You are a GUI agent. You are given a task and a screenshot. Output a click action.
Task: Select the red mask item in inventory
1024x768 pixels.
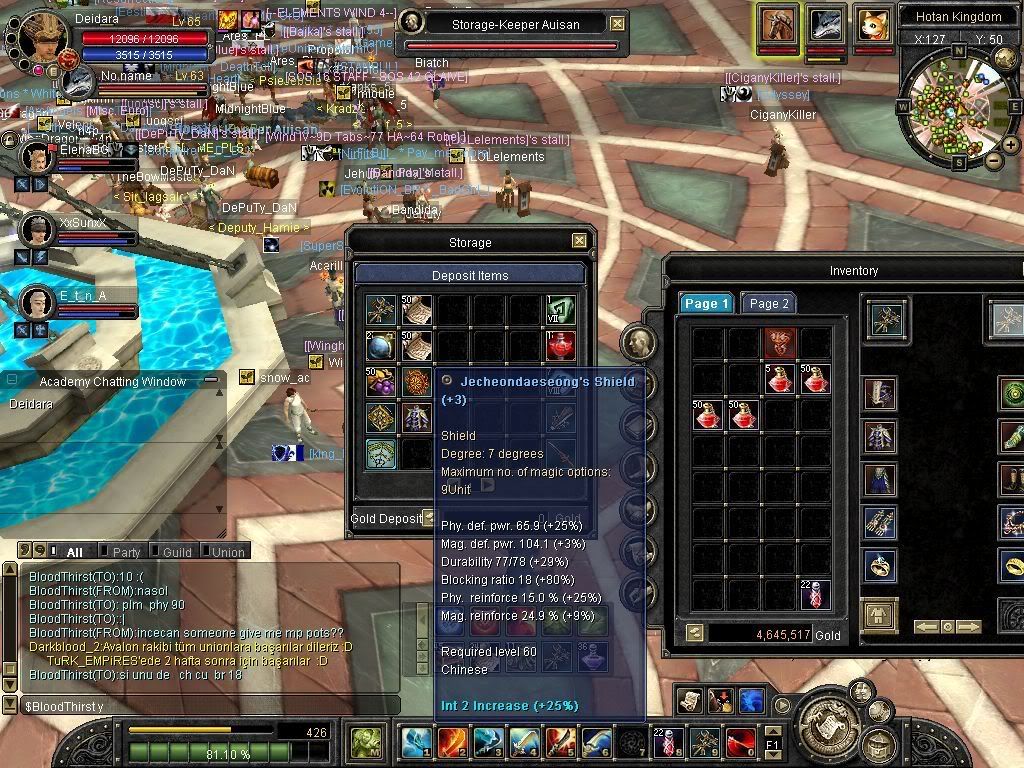(780, 343)
